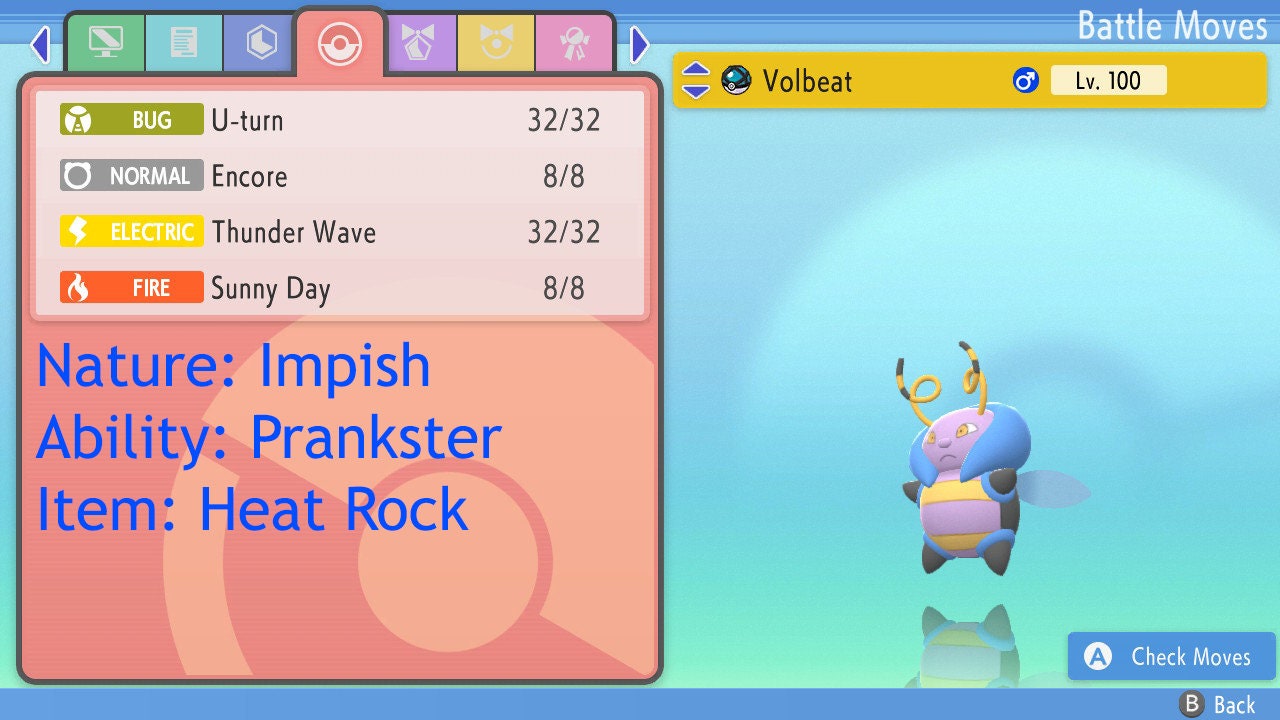Click the Great Ball icon beside Volbeat
The image size is (1280, 720).
click(737, 80)
